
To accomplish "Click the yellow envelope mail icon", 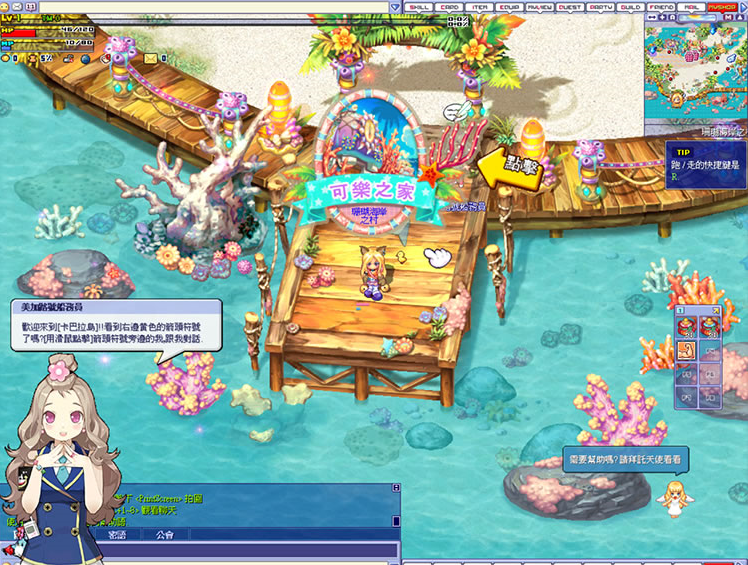I will coord(150,58).
